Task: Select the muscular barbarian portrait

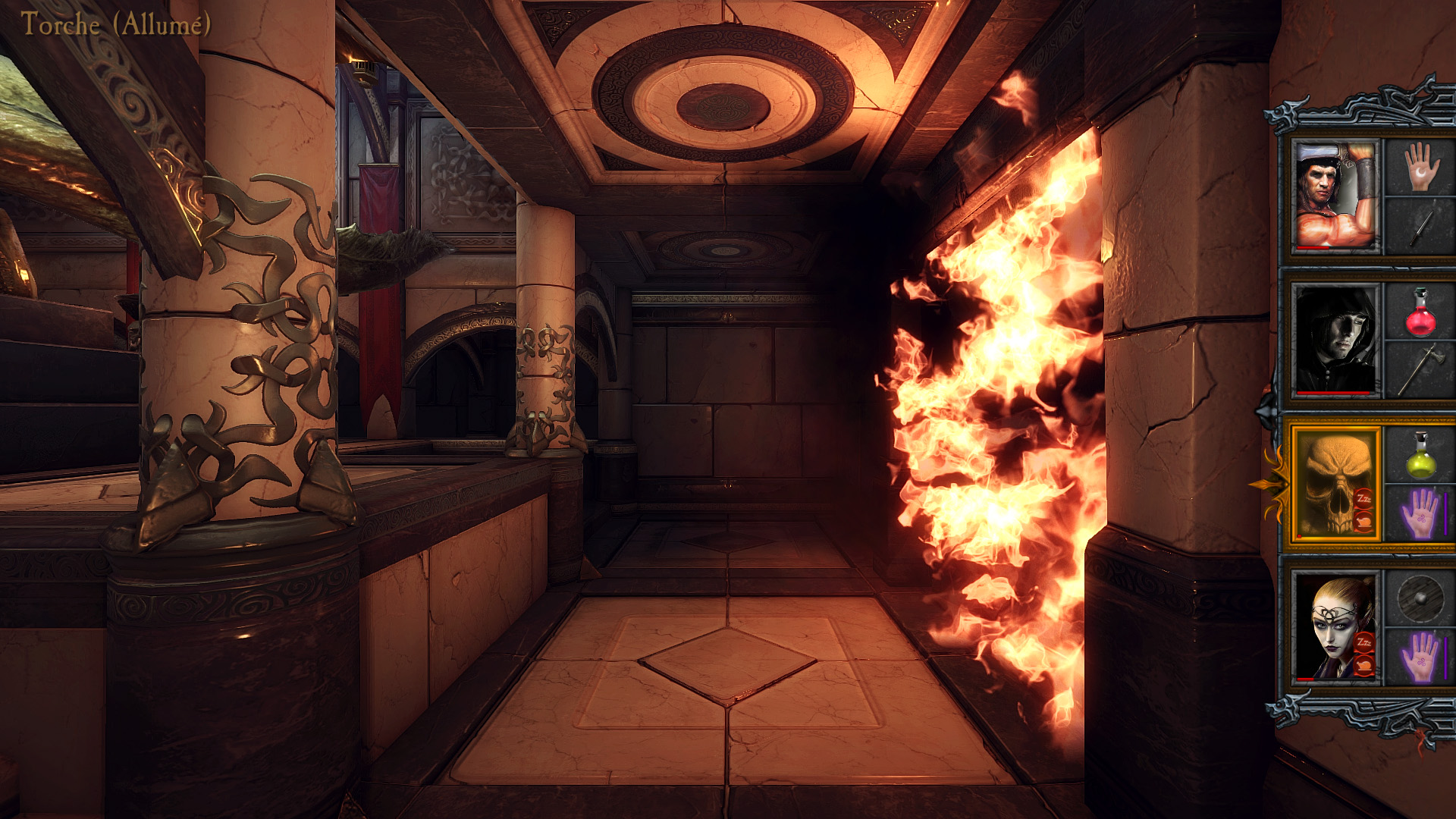Action: pyautogui.click(x=1335, y=196)
